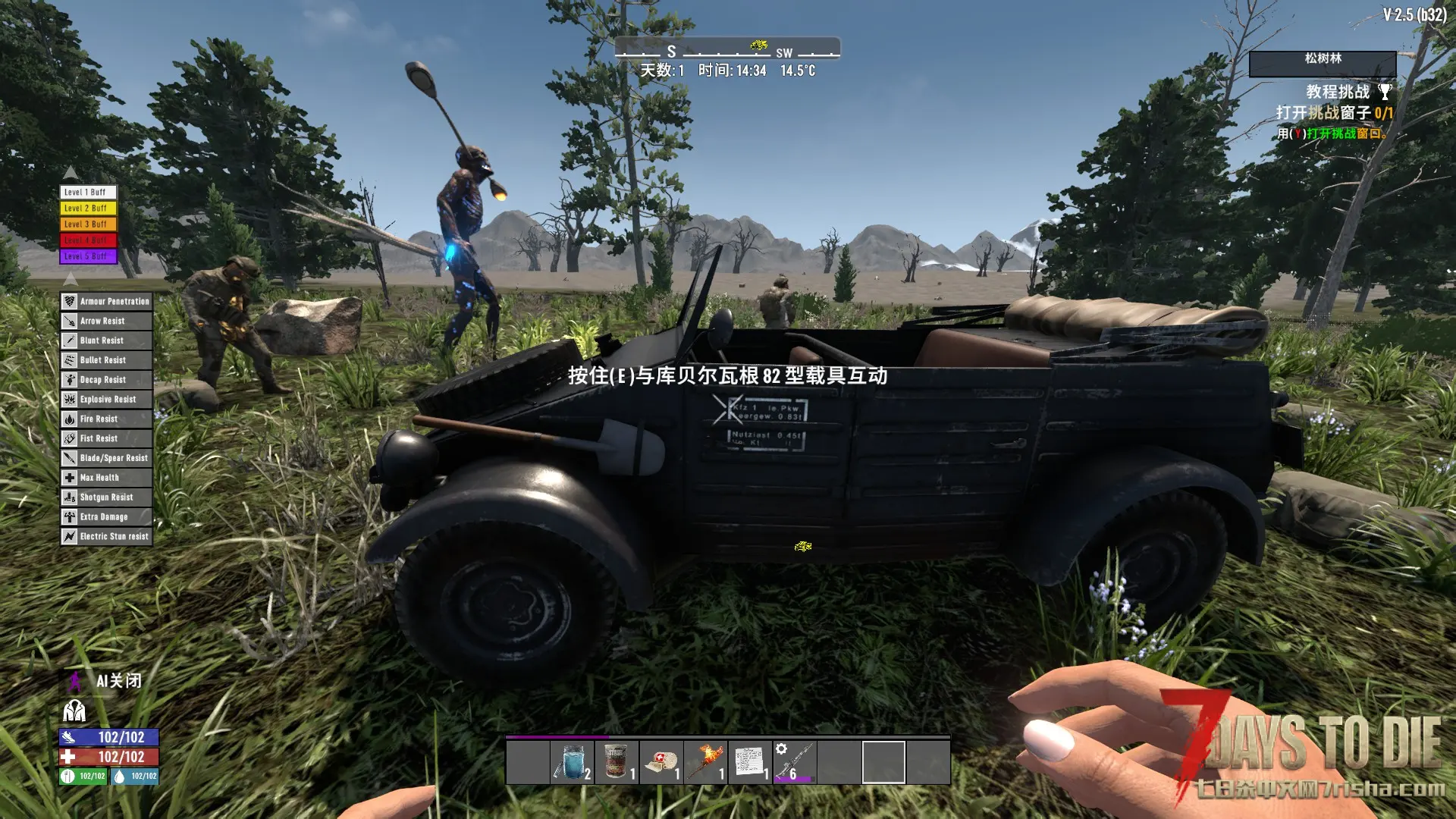Select the orange Level 3 Buff entry
Viewport: 1456px width, 819px height.
(x=88, y=224)
